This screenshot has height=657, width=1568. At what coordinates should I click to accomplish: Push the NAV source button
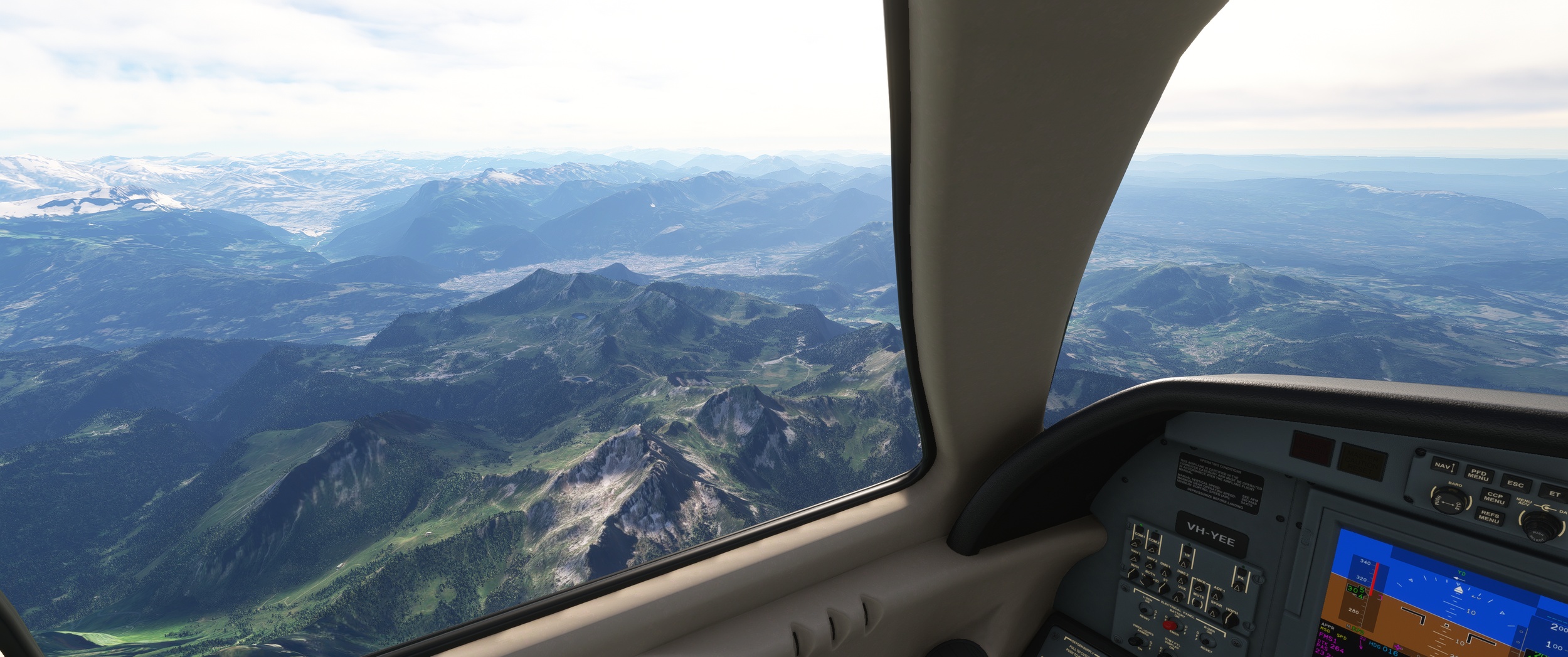(x=1444, y=466)
